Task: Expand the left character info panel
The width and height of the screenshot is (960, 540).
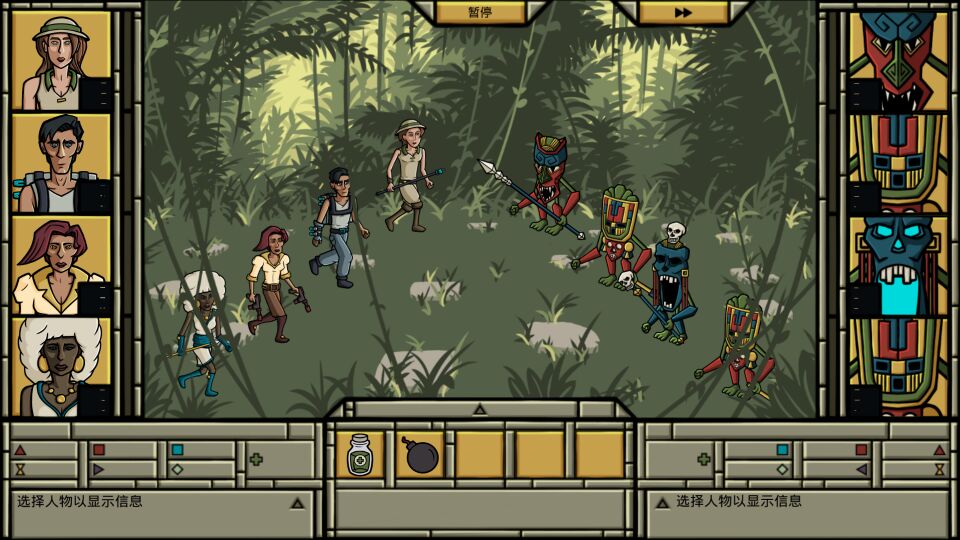Action: [x=297, y=502]
